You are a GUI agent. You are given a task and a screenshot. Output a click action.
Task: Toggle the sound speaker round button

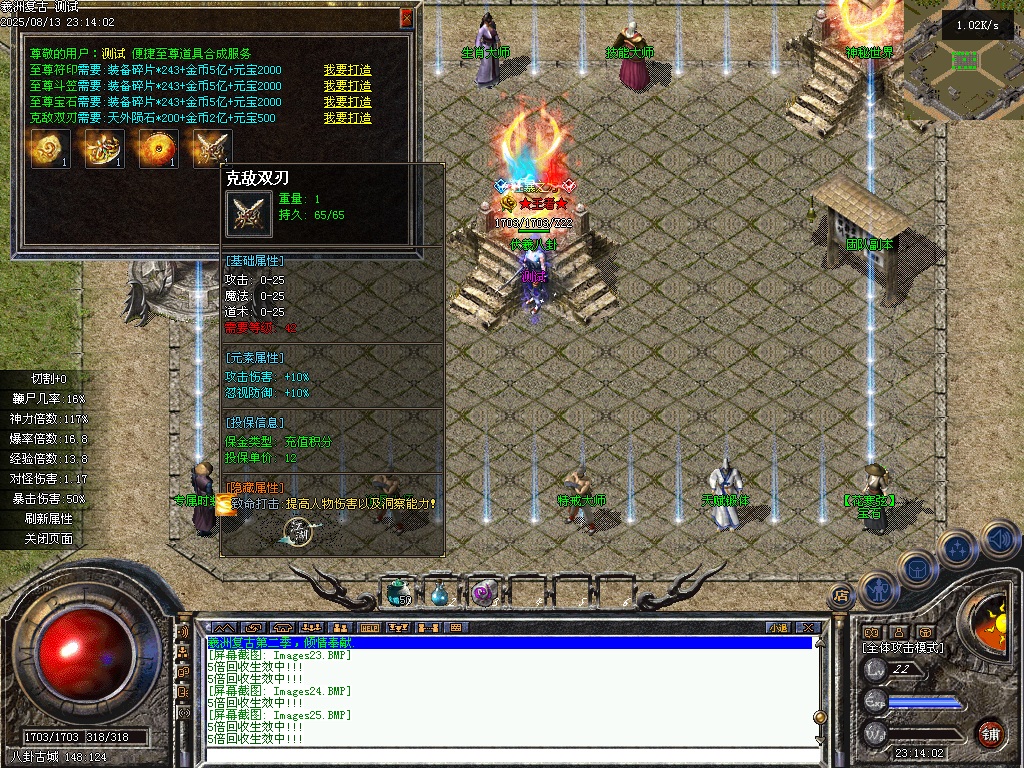click(x=999, y=540)
